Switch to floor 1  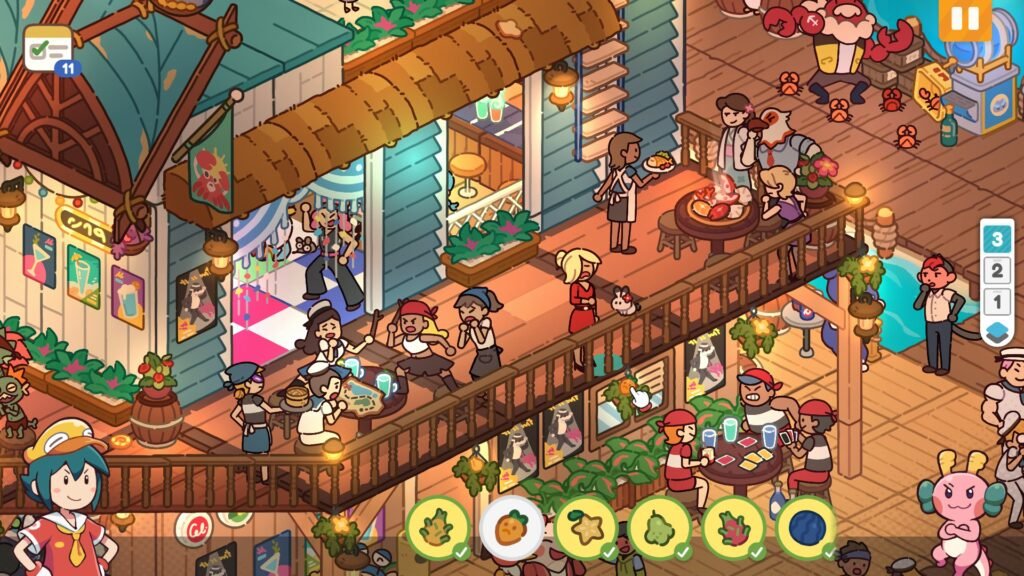[x=997, y=300]
